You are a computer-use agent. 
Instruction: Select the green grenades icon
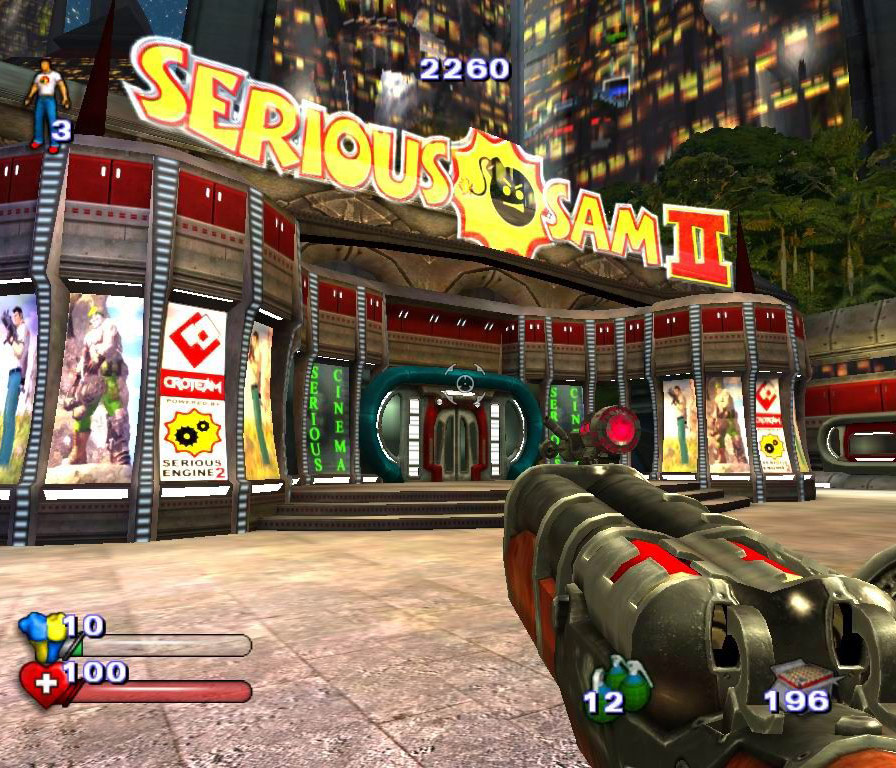pos(626,681)
